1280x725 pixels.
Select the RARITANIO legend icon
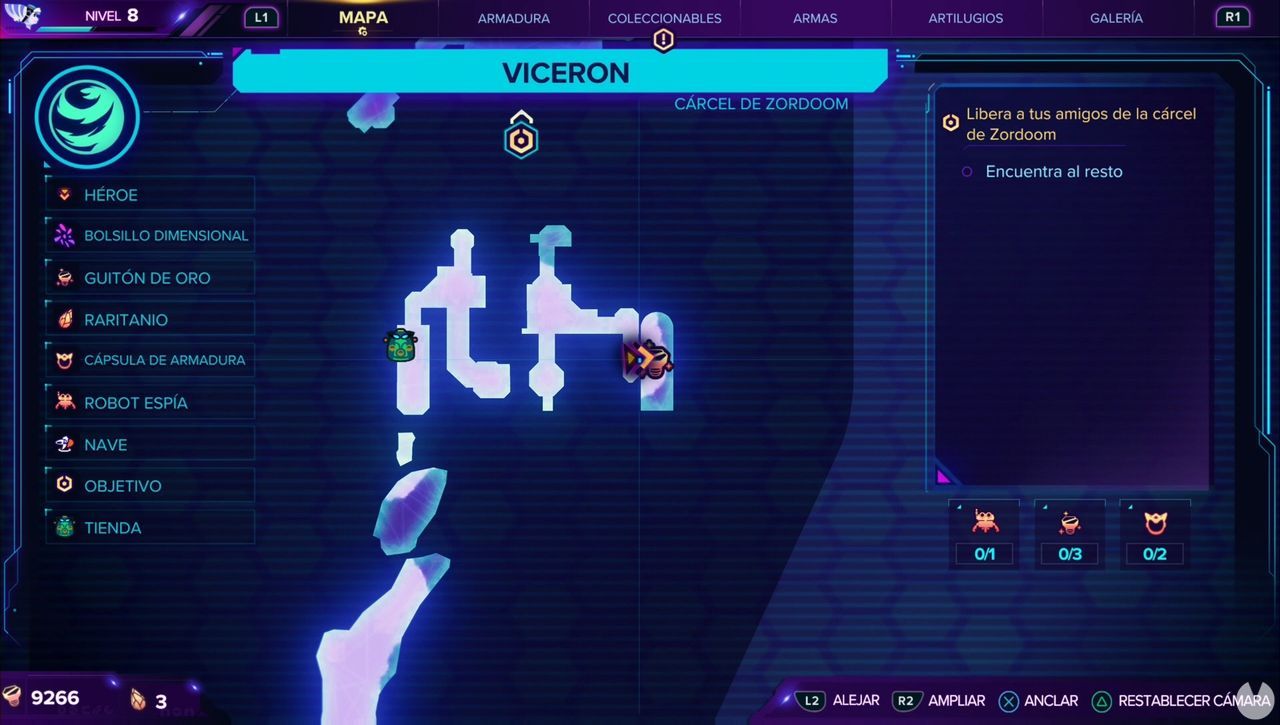tap(63, 319)
